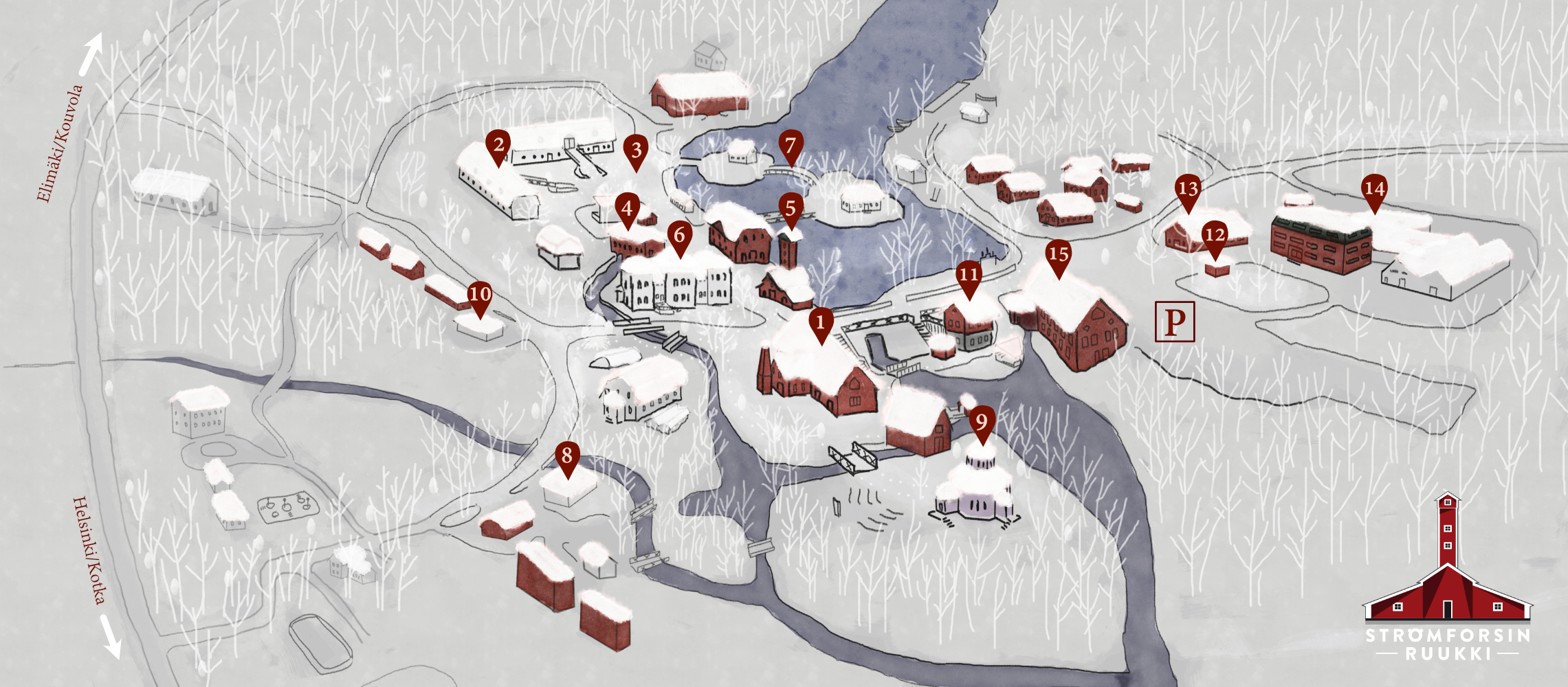
Task: Choose location marker 3
Action: 636,150
